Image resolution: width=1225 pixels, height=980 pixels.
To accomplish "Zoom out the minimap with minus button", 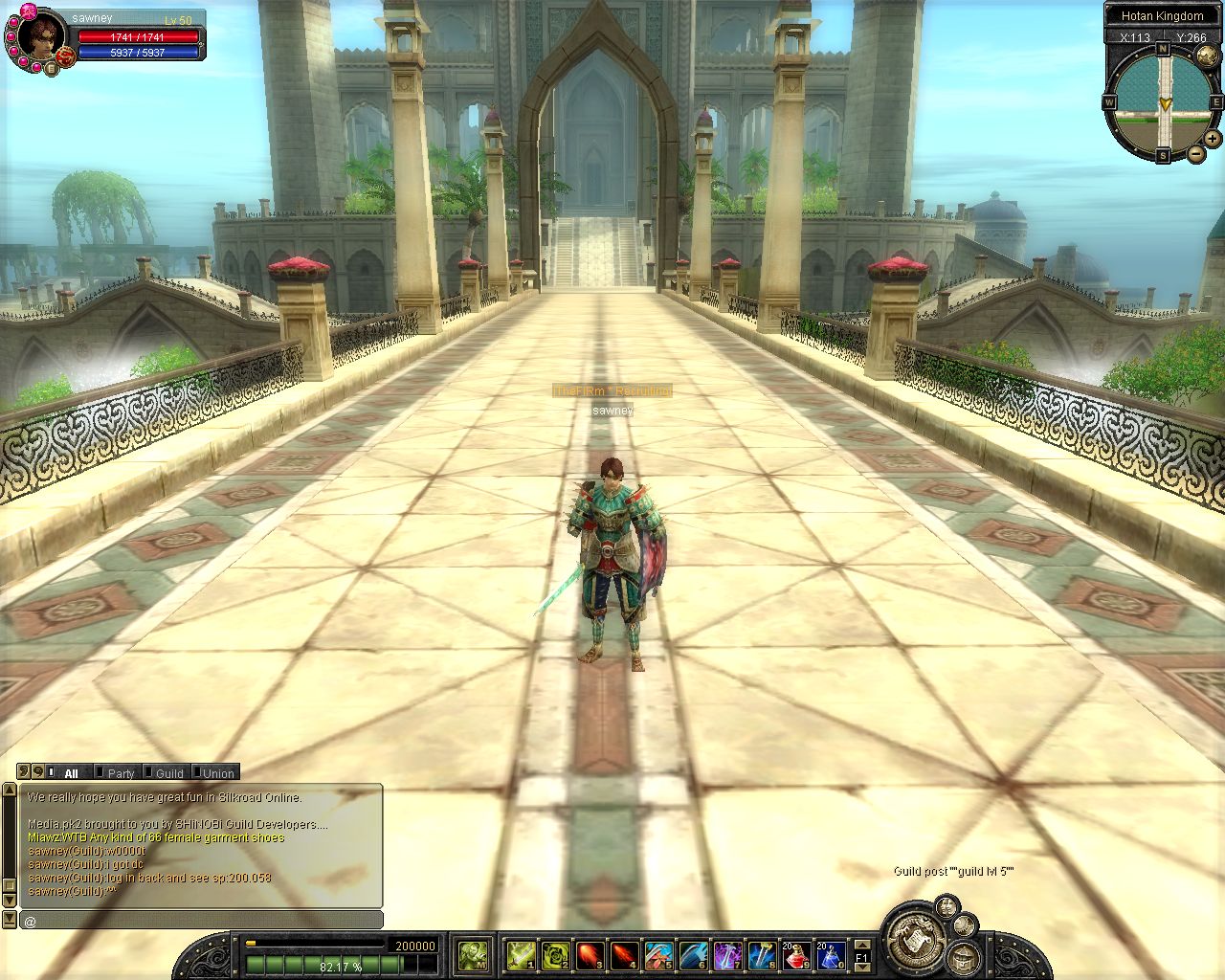I will (x=1195, y=153).
